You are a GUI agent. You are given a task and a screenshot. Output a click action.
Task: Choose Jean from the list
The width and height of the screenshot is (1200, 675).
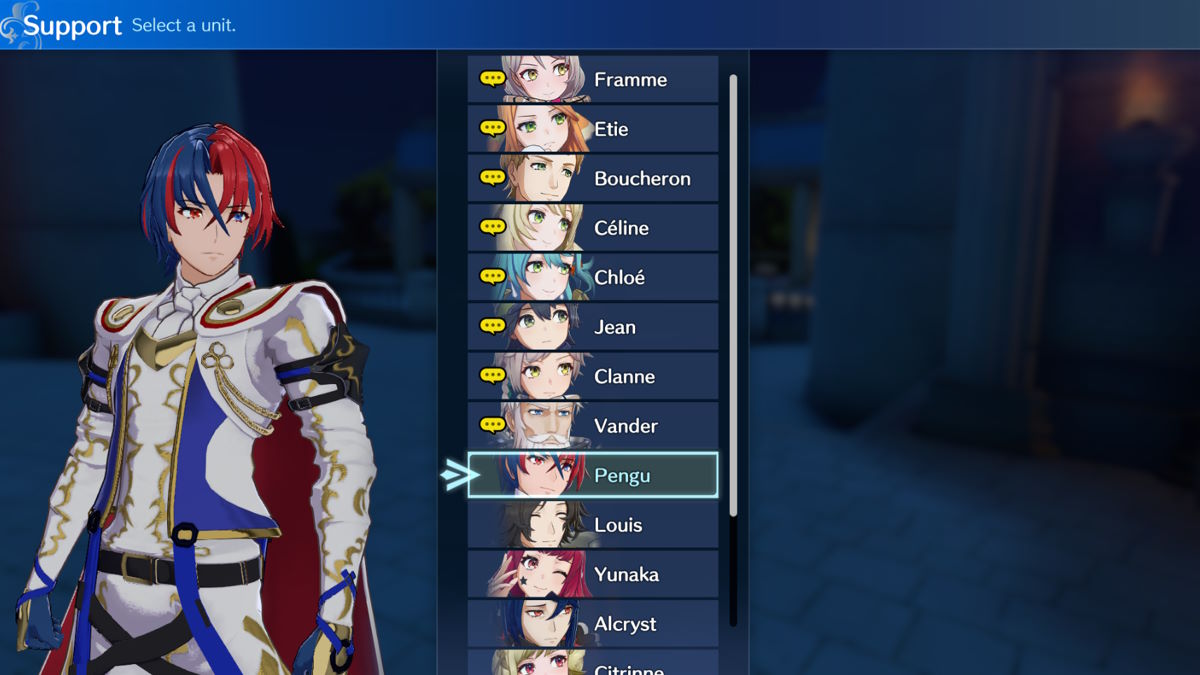[x=593, y=327]
